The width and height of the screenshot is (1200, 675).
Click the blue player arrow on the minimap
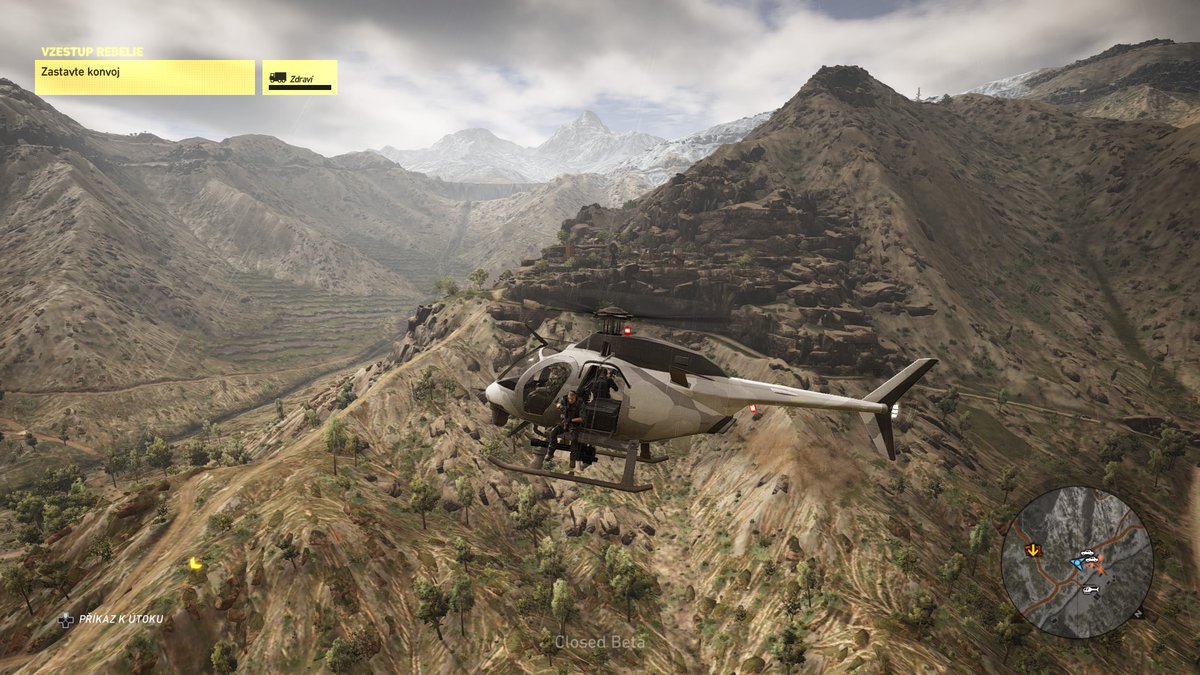tap(1076, 563)
